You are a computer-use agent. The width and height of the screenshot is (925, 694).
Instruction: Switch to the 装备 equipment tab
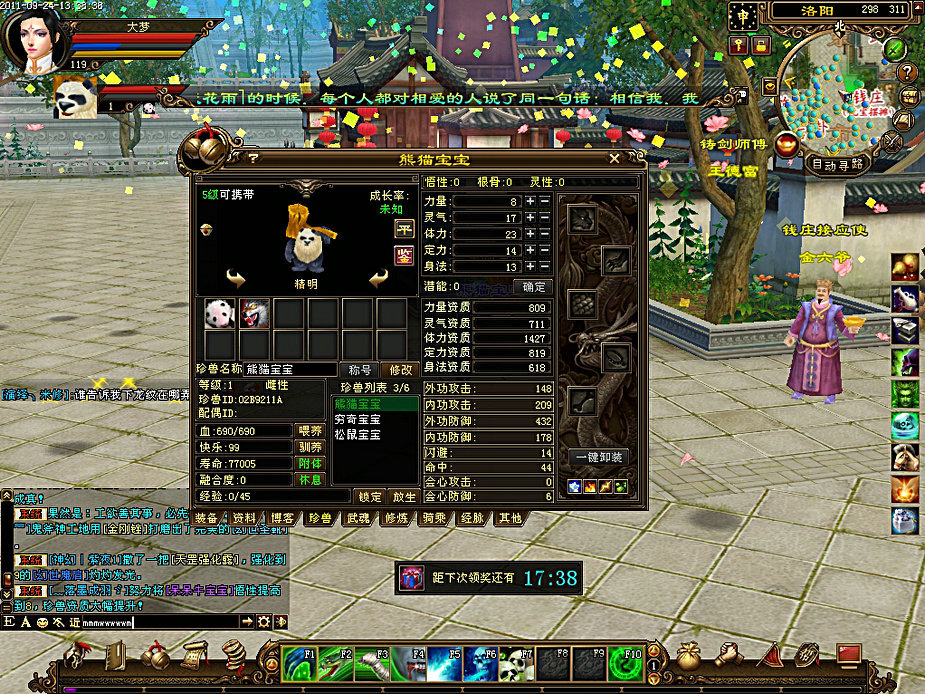pos(207,518)
